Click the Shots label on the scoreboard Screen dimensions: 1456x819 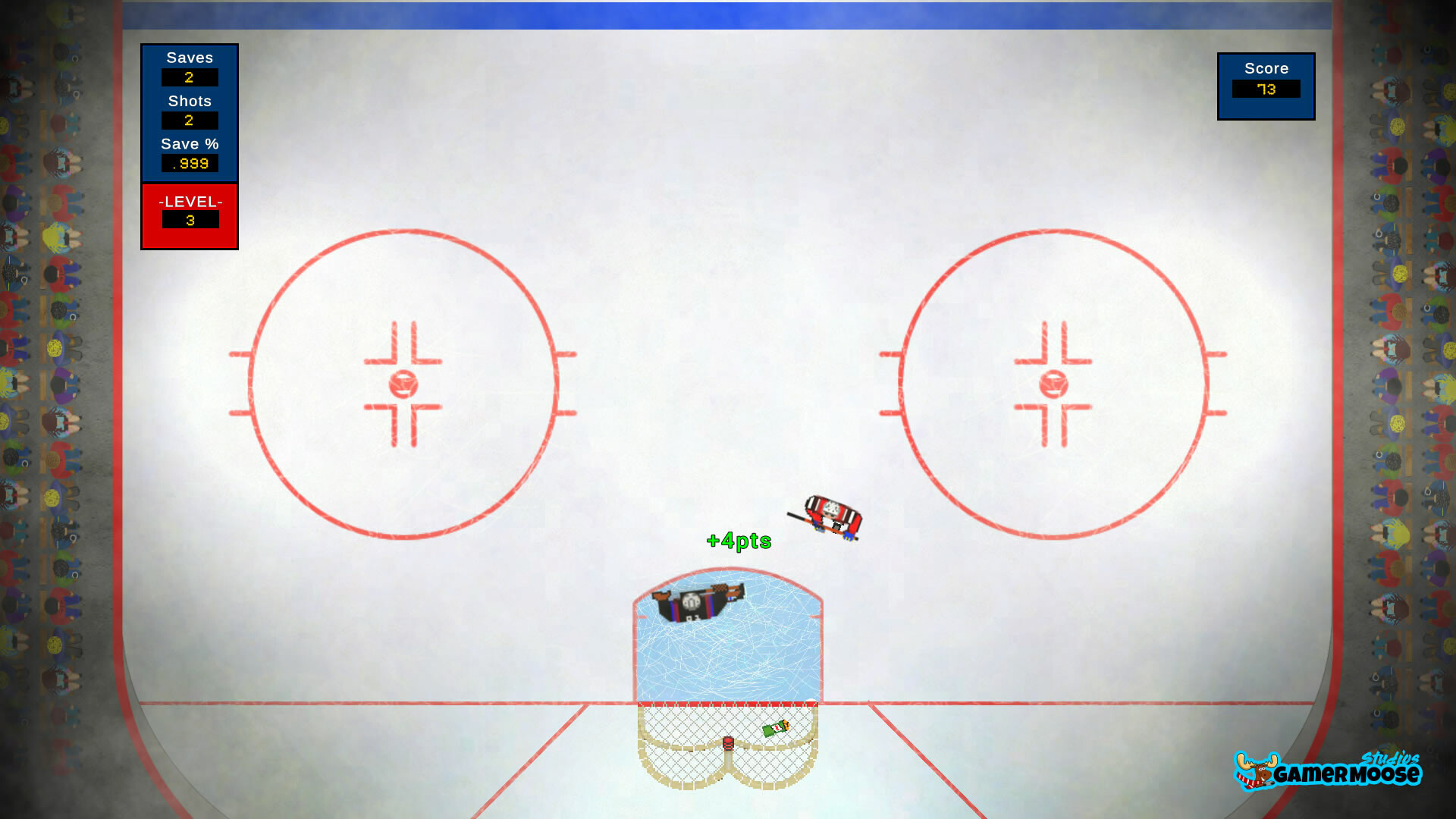click(x=190, y=101)
